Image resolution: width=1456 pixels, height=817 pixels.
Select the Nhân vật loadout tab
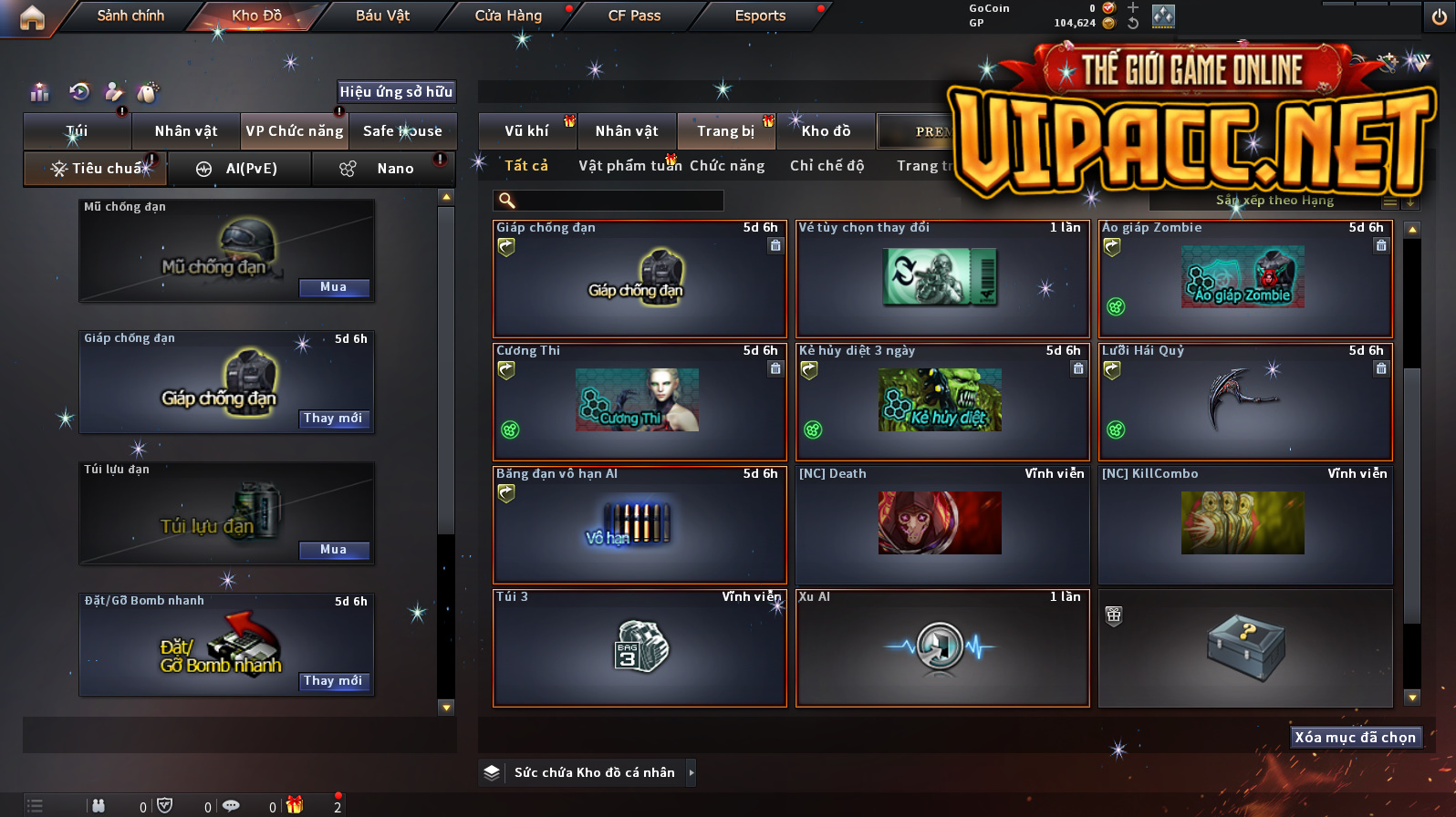point(186,131)
